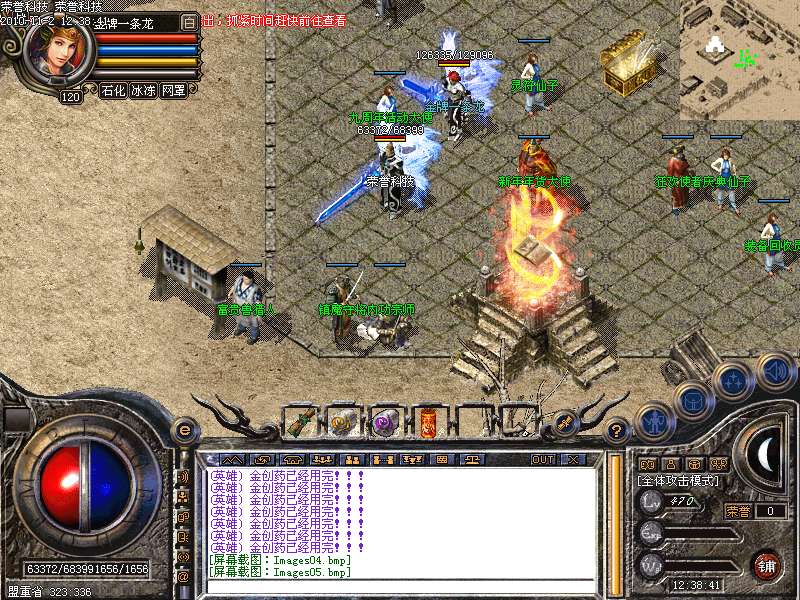
Task: Click the chat text input field
Action: pos(400,588)
